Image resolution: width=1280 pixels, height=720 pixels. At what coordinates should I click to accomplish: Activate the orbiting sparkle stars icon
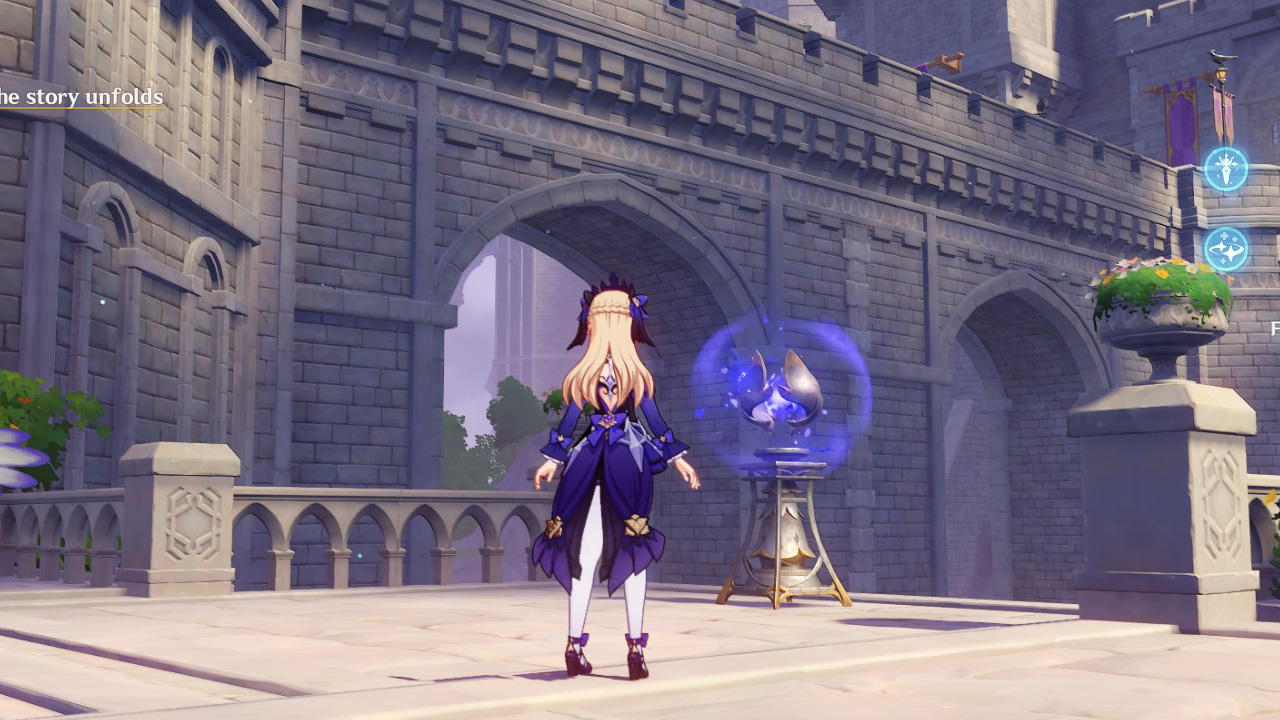click(x=1225, y=249)
